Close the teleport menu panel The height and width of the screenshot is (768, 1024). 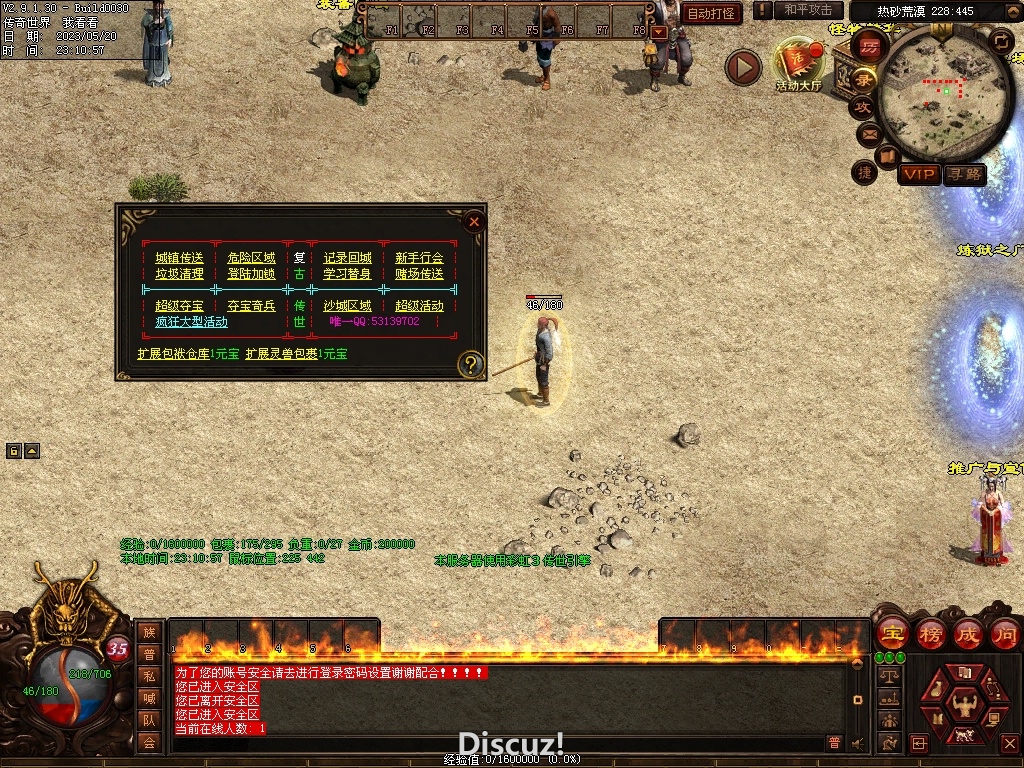(x=475, y=222)
